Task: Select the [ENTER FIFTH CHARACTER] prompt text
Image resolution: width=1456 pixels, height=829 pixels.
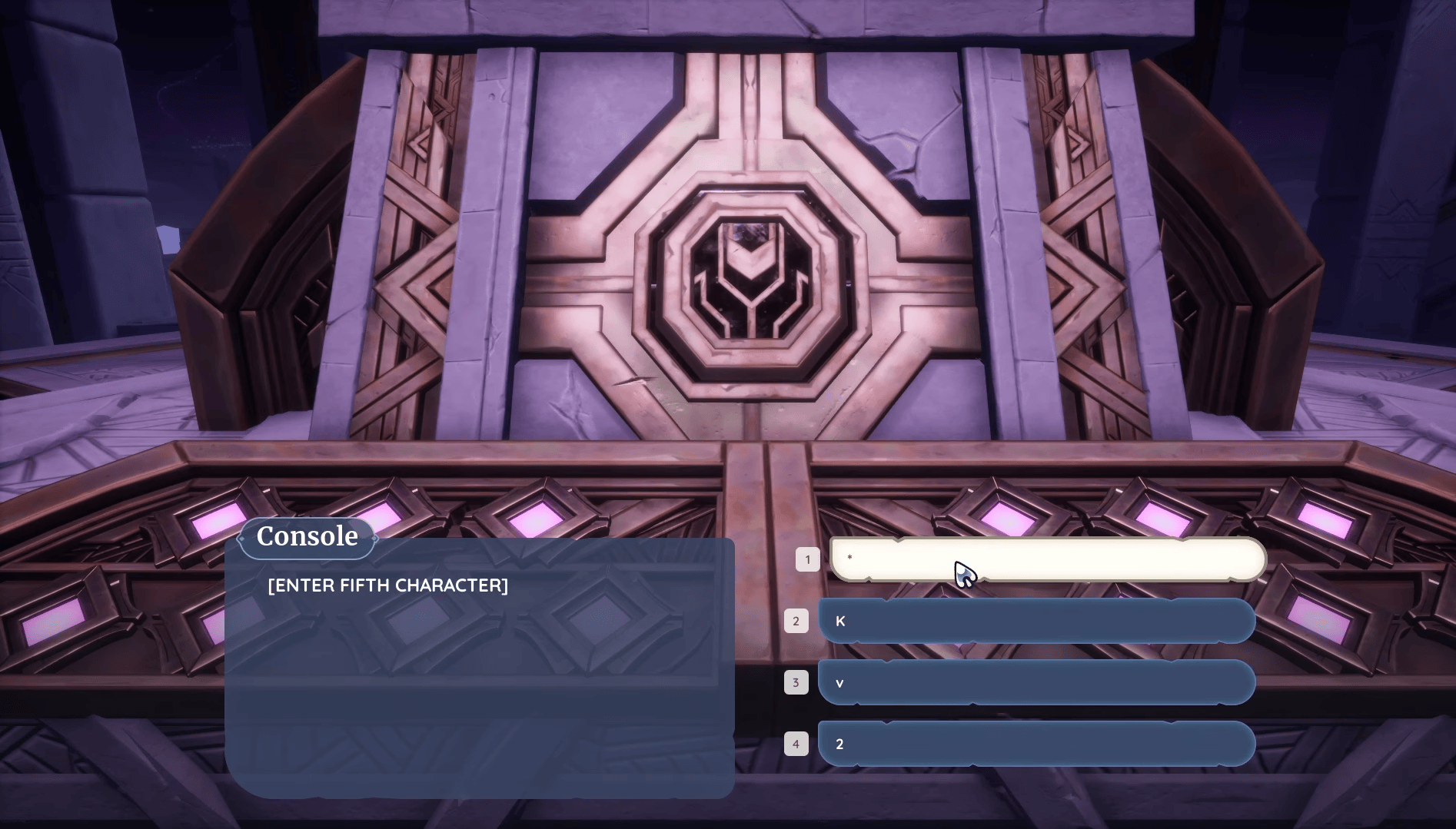Action: pos(387,585)
